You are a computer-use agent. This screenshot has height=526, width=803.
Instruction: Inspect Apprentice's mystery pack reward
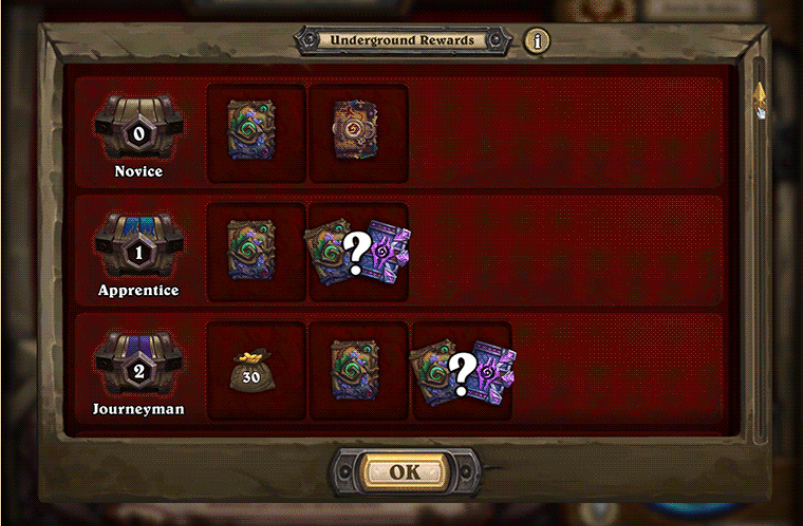[x=358, y=250]
